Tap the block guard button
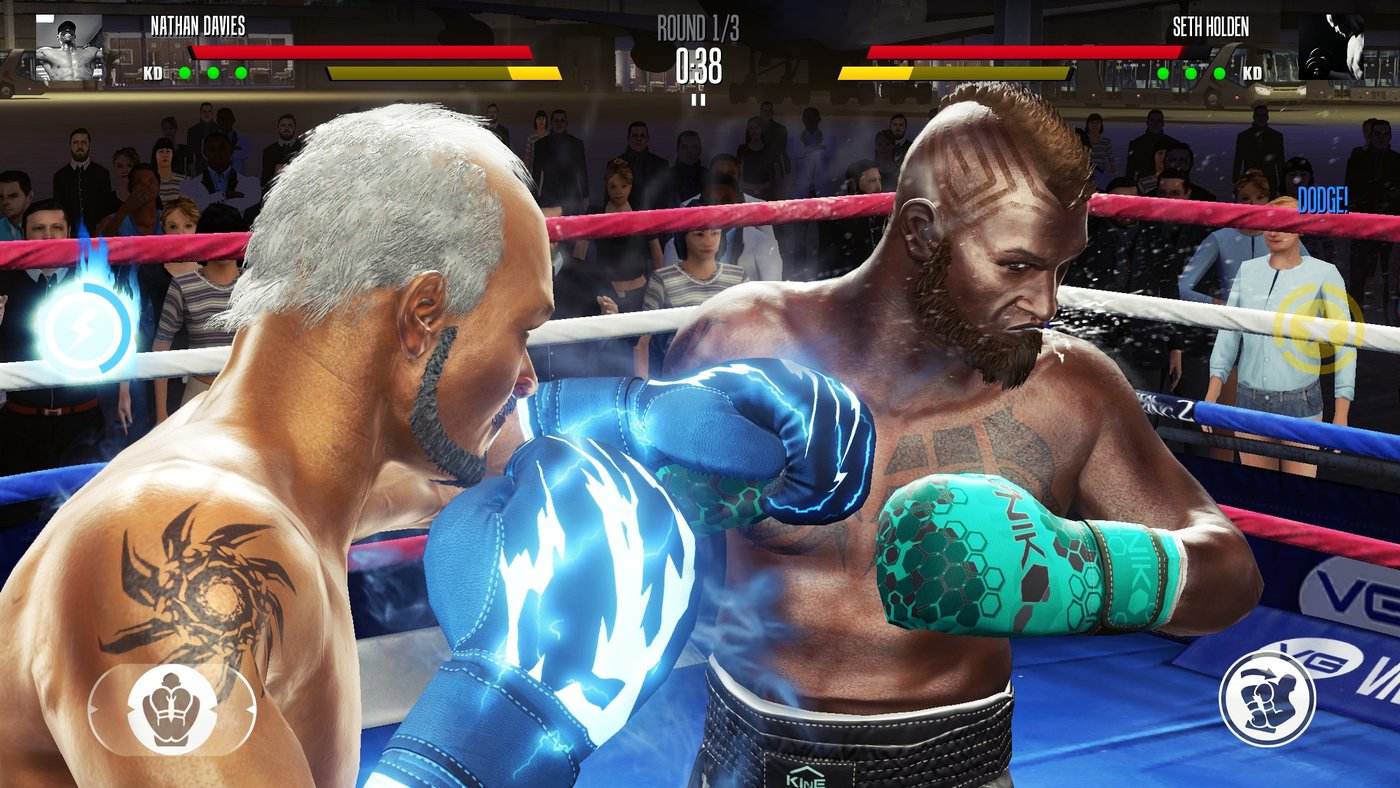 coord(172,709)
